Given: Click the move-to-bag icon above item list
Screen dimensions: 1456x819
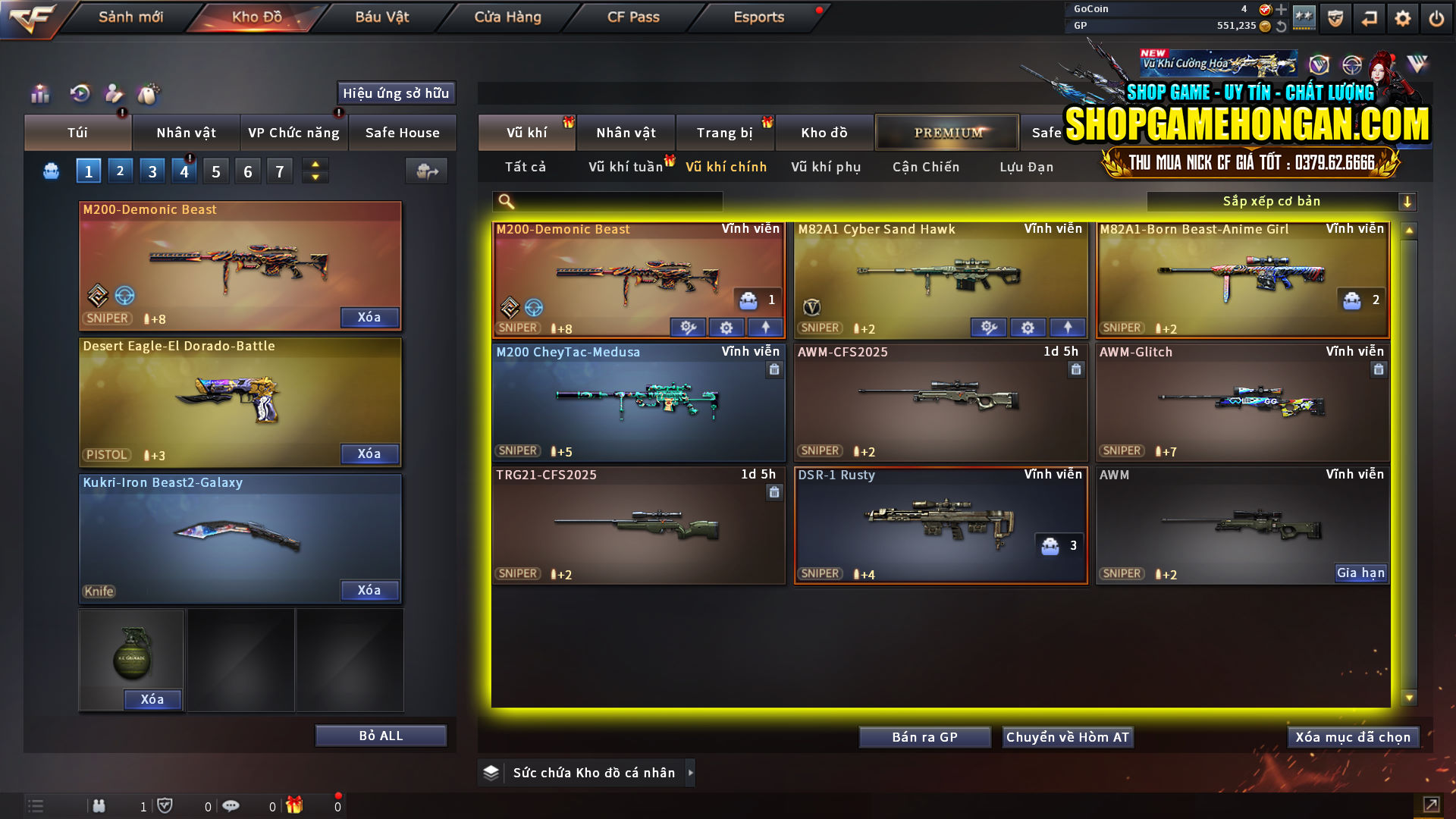Looking at the screenshot, I should (x=426, y=171).
